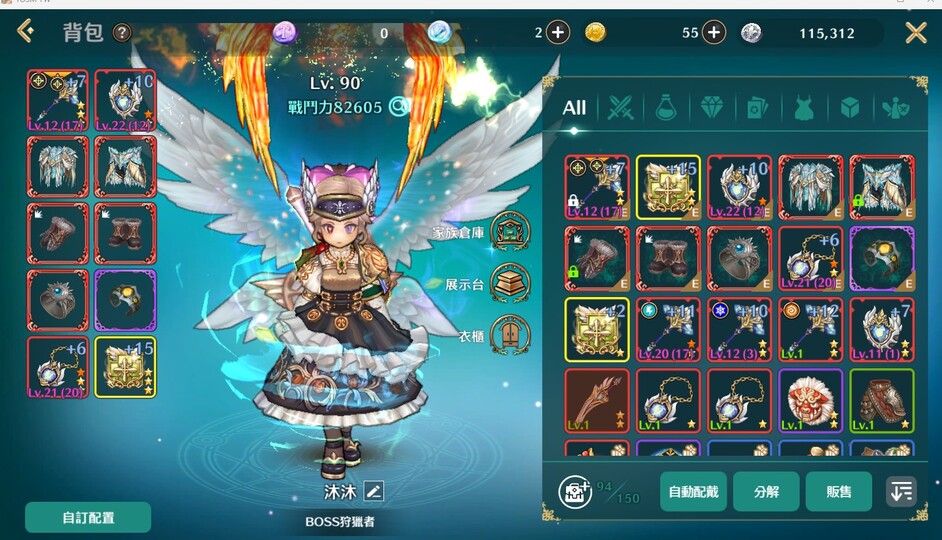The width and height of the screenshot is (942, 540).
Task: Open the backpack help question mark
Action: pyautogui.click(x=122, y=33)
